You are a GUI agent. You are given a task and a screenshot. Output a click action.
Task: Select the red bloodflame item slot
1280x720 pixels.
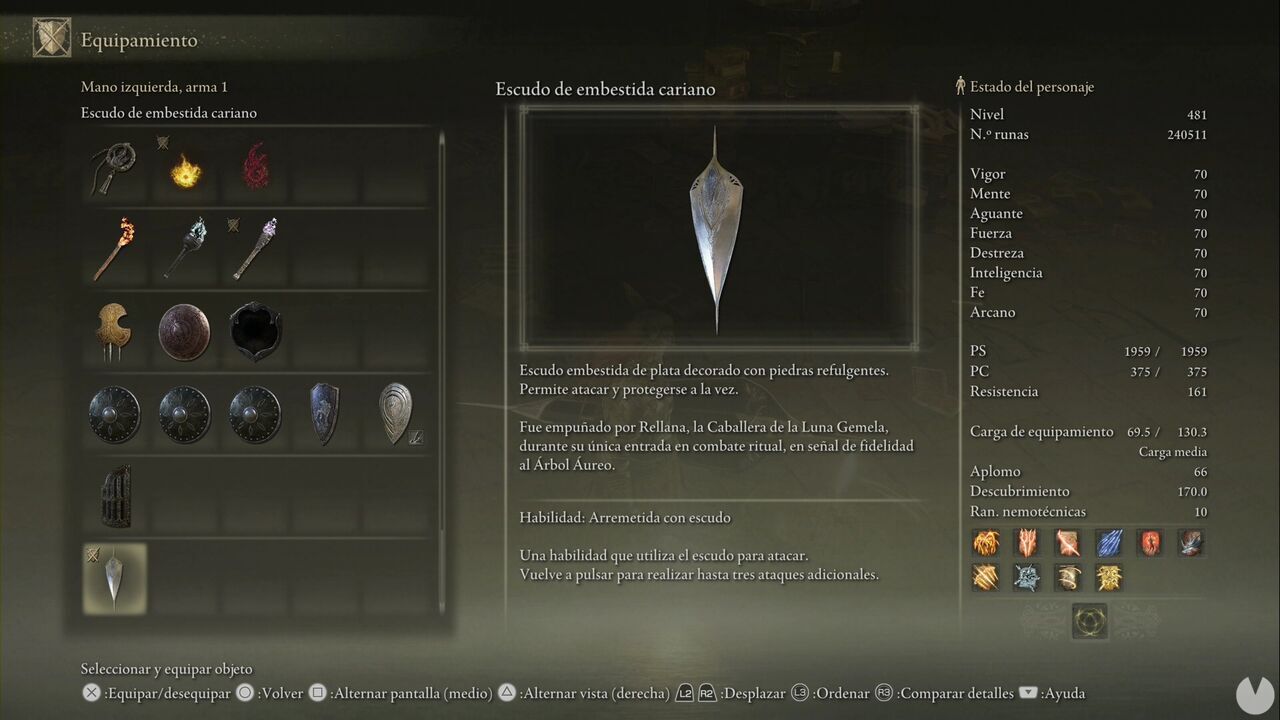pos(255,167)
